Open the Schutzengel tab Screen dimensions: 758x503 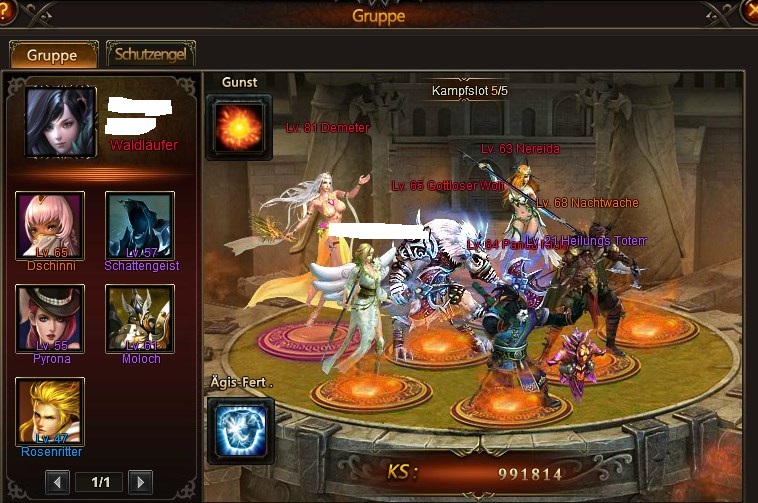(150, 55)
